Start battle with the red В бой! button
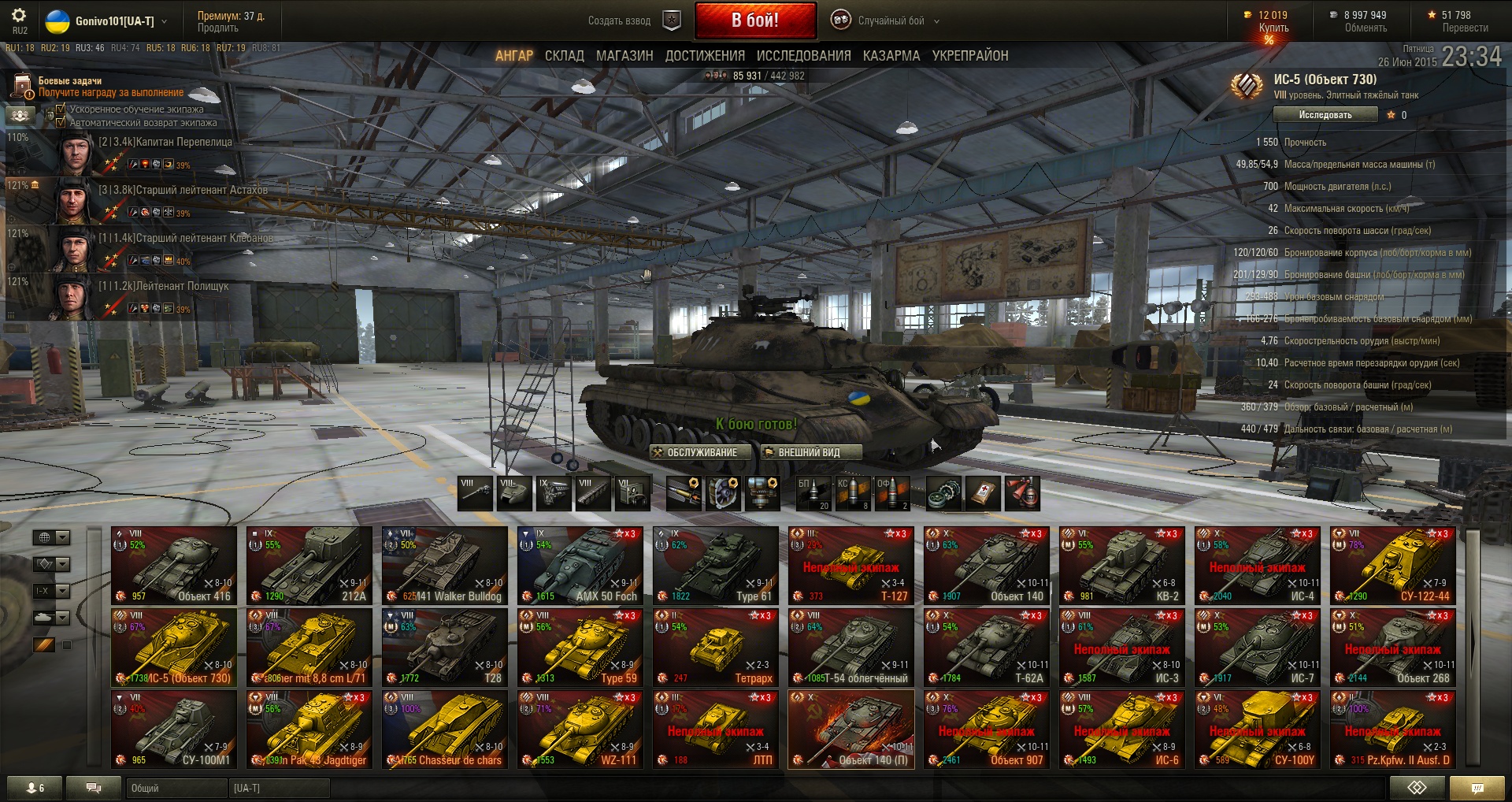 [x=754, y=20]
